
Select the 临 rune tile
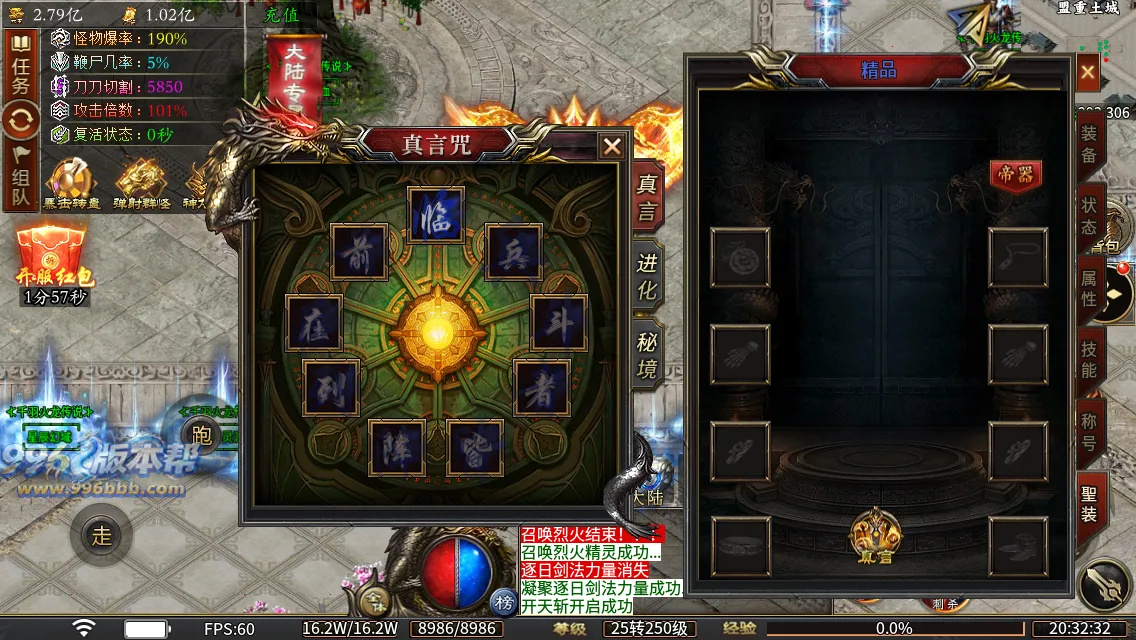coord(436,215)
